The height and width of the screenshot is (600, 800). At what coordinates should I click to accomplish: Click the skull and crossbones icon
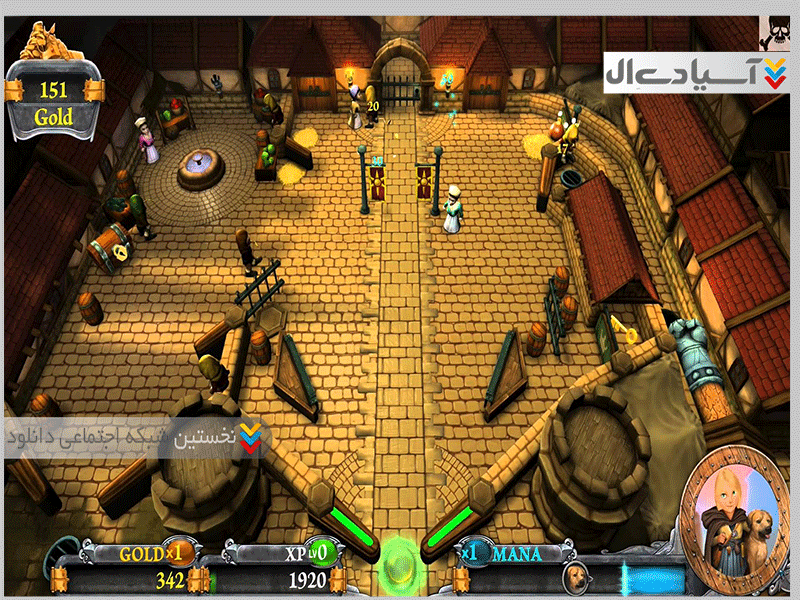[778, 32]
